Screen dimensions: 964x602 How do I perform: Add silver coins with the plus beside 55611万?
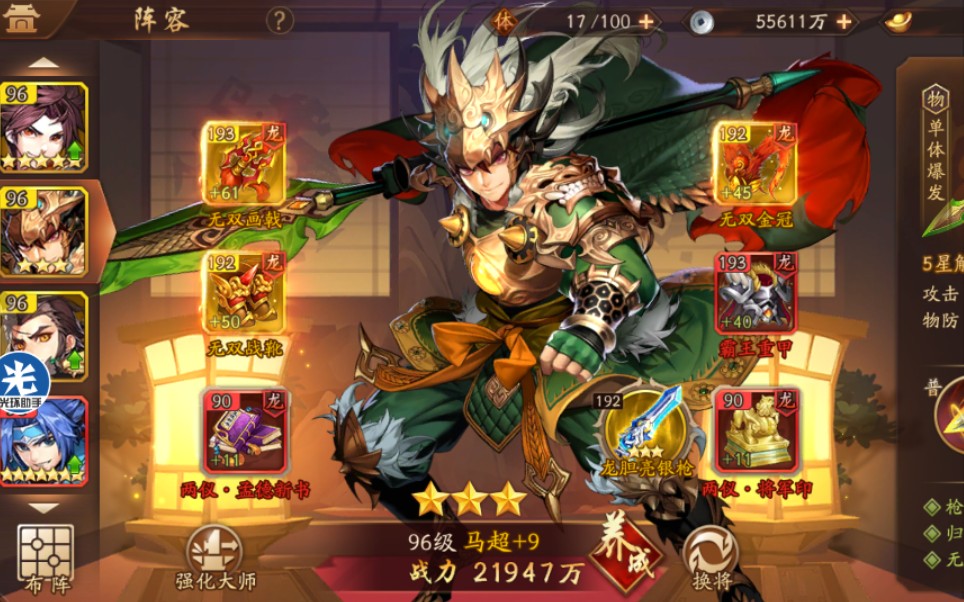pyautogui.click(x=844, y=21)
